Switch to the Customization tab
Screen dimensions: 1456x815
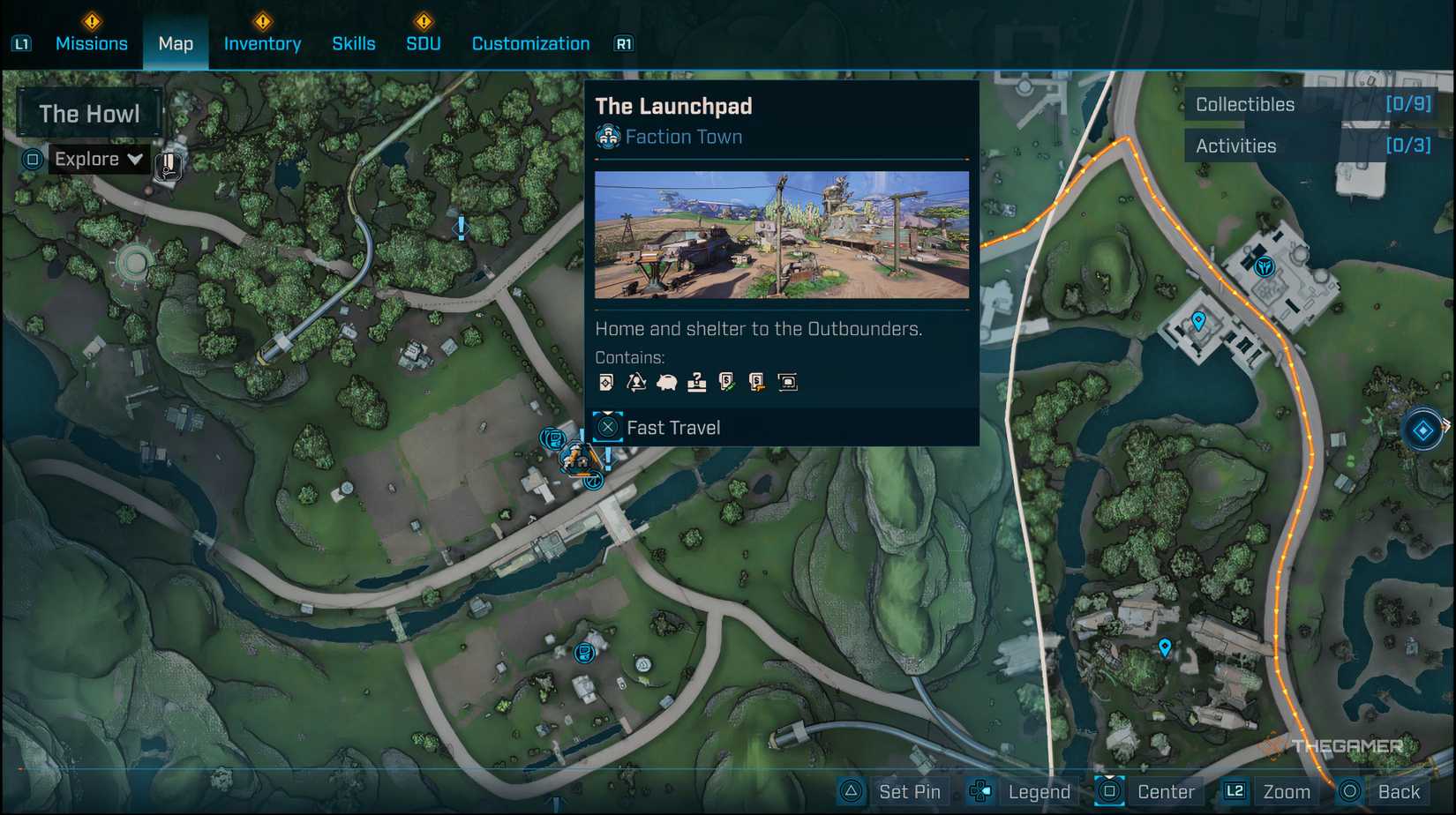click(x=529, y=43)
